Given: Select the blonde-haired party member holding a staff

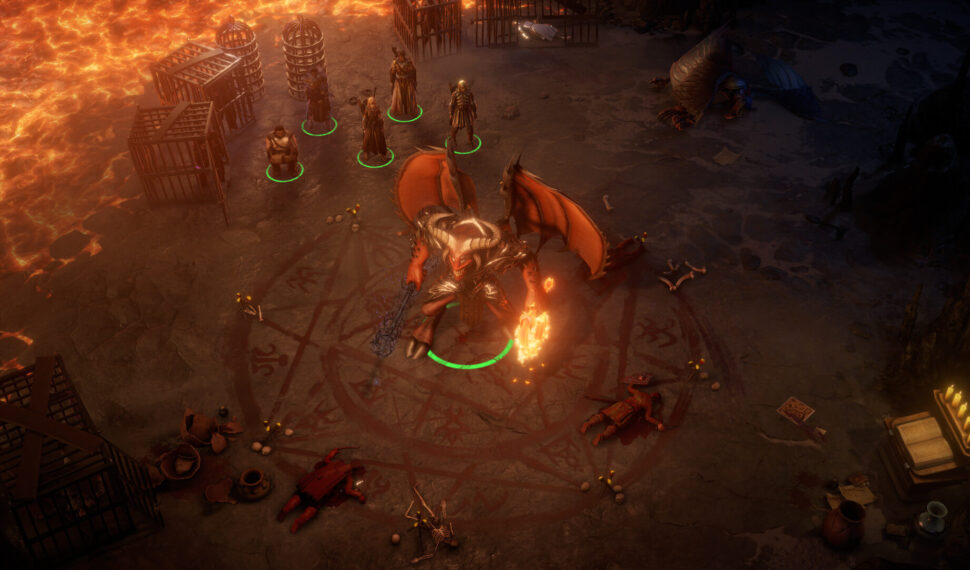Looking at the screenshot, I should (373, 130).
